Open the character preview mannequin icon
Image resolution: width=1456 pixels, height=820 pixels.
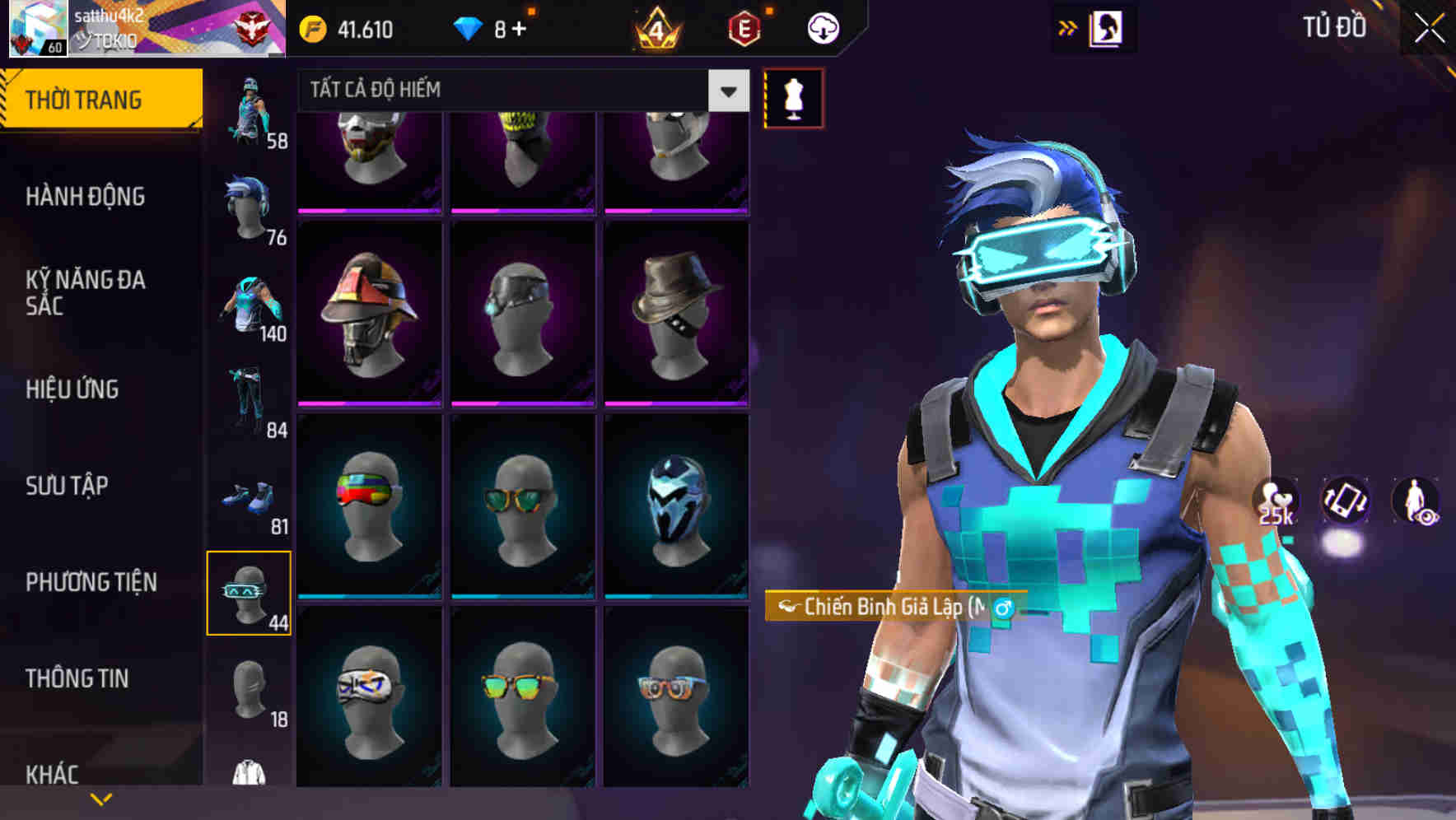point(793,98)
